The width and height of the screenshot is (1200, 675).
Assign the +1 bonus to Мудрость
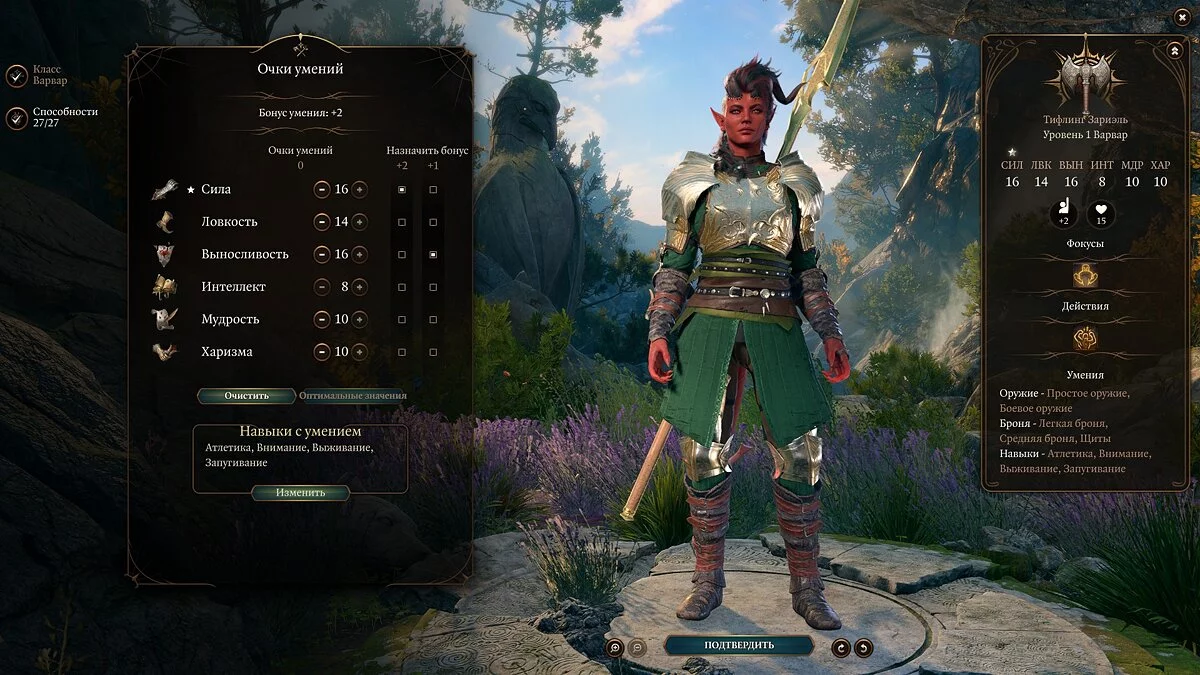tap(433, 320)
